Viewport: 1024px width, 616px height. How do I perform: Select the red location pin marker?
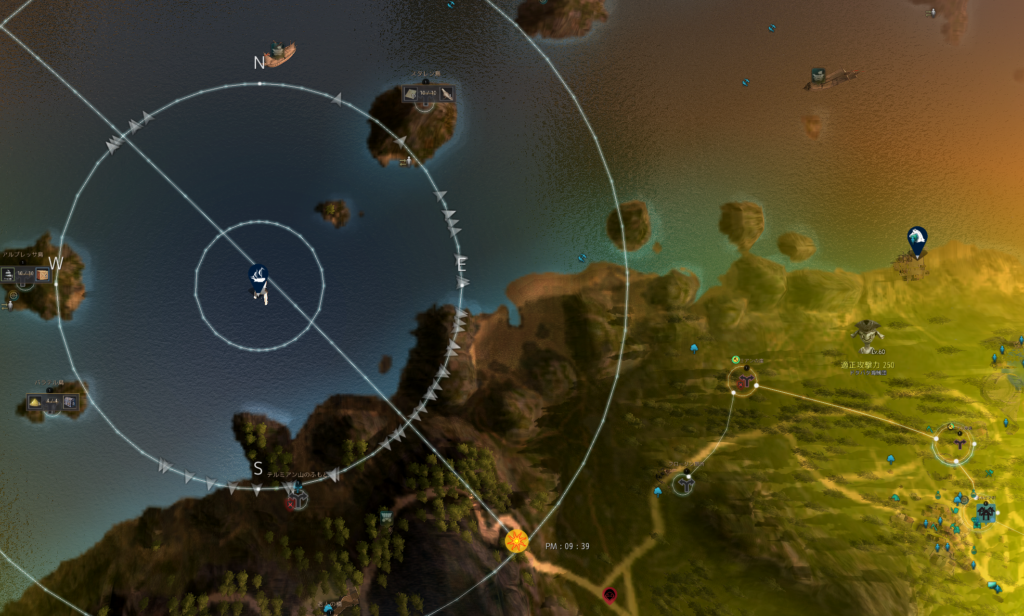coord(609,594)
